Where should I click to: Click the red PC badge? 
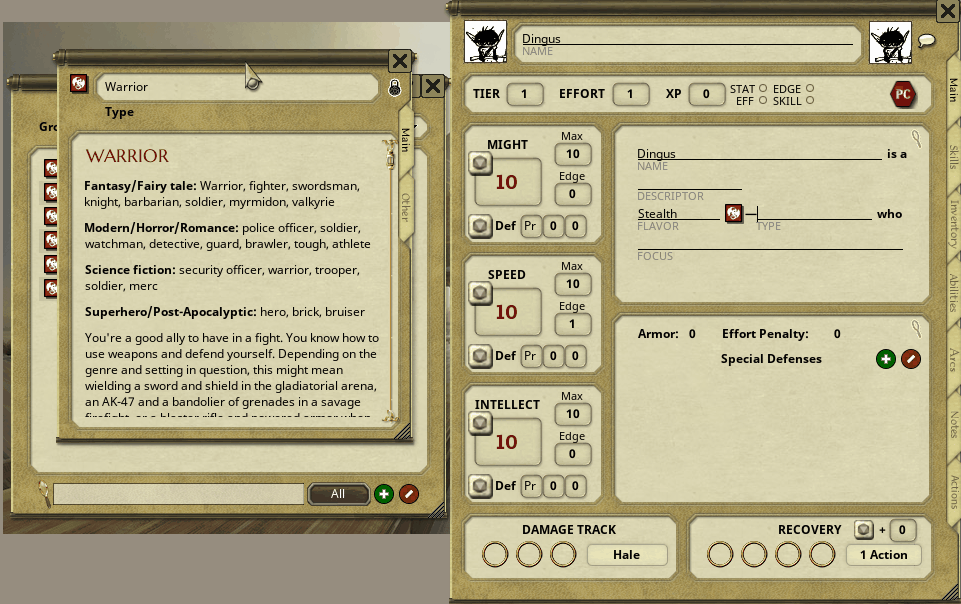[x=903, y=94]
